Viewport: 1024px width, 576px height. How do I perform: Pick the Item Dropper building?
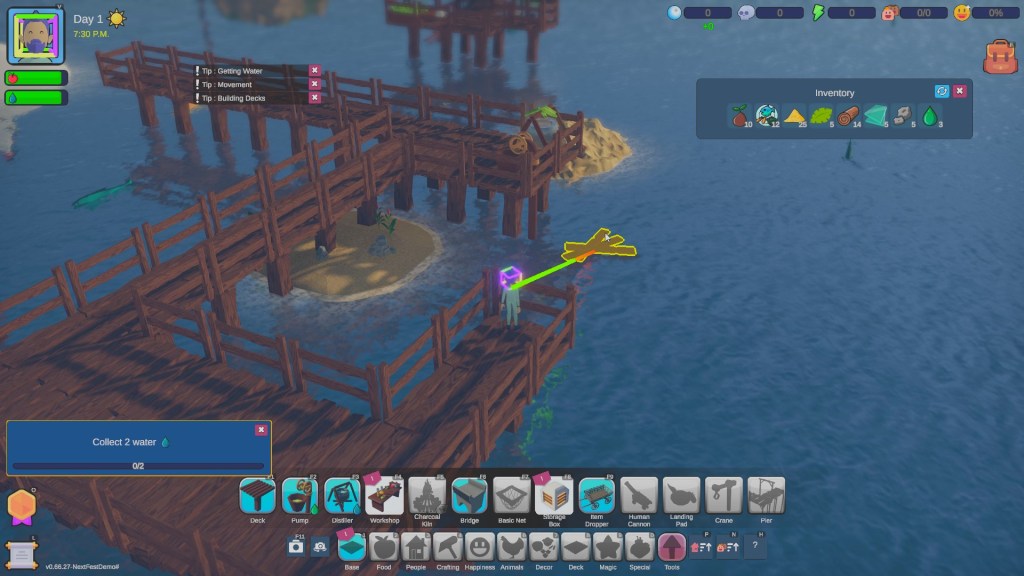pyautogui.click(x=596, y=496)
